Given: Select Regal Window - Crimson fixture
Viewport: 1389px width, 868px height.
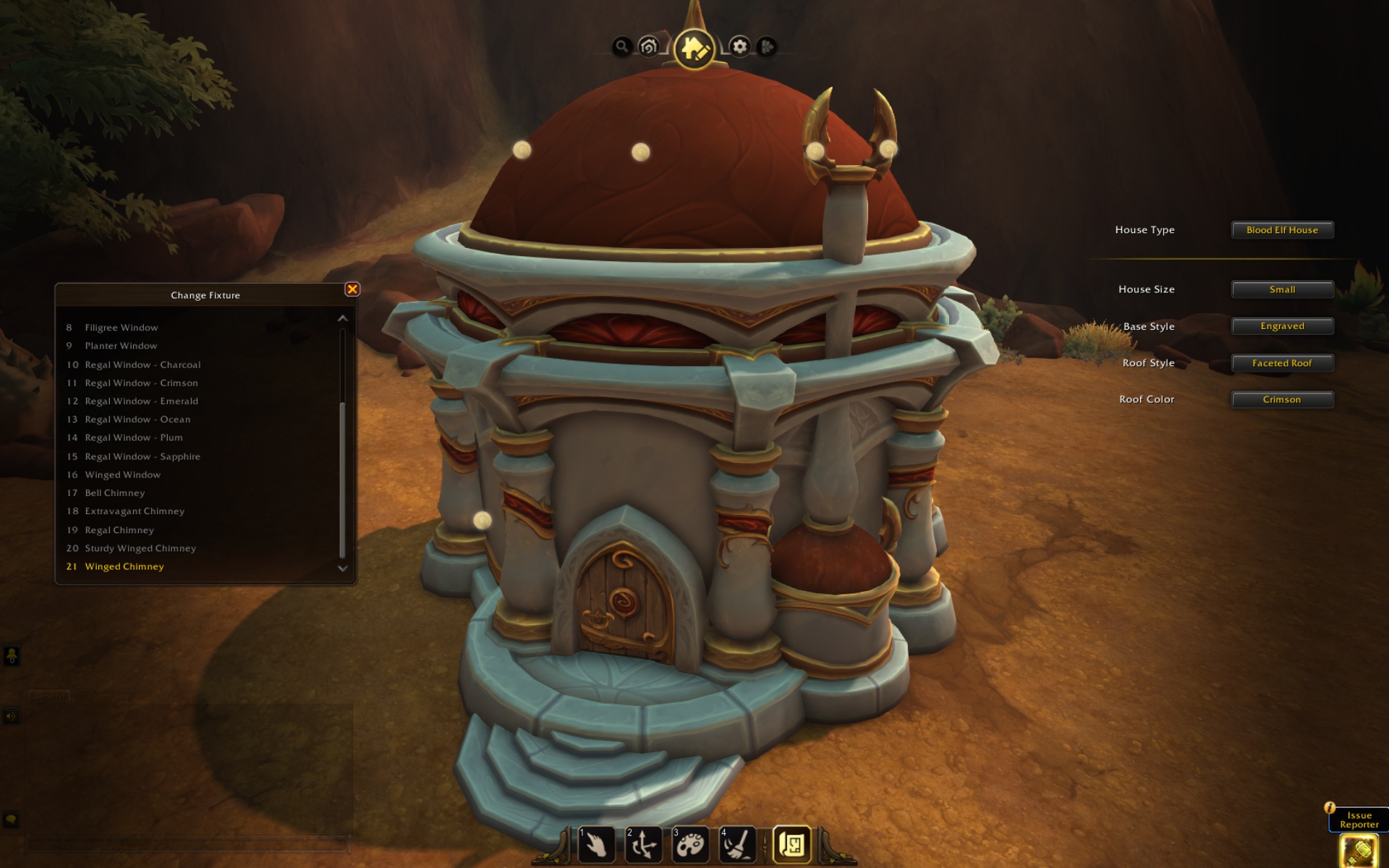Looking at the screenshot, I should (141, 383).
